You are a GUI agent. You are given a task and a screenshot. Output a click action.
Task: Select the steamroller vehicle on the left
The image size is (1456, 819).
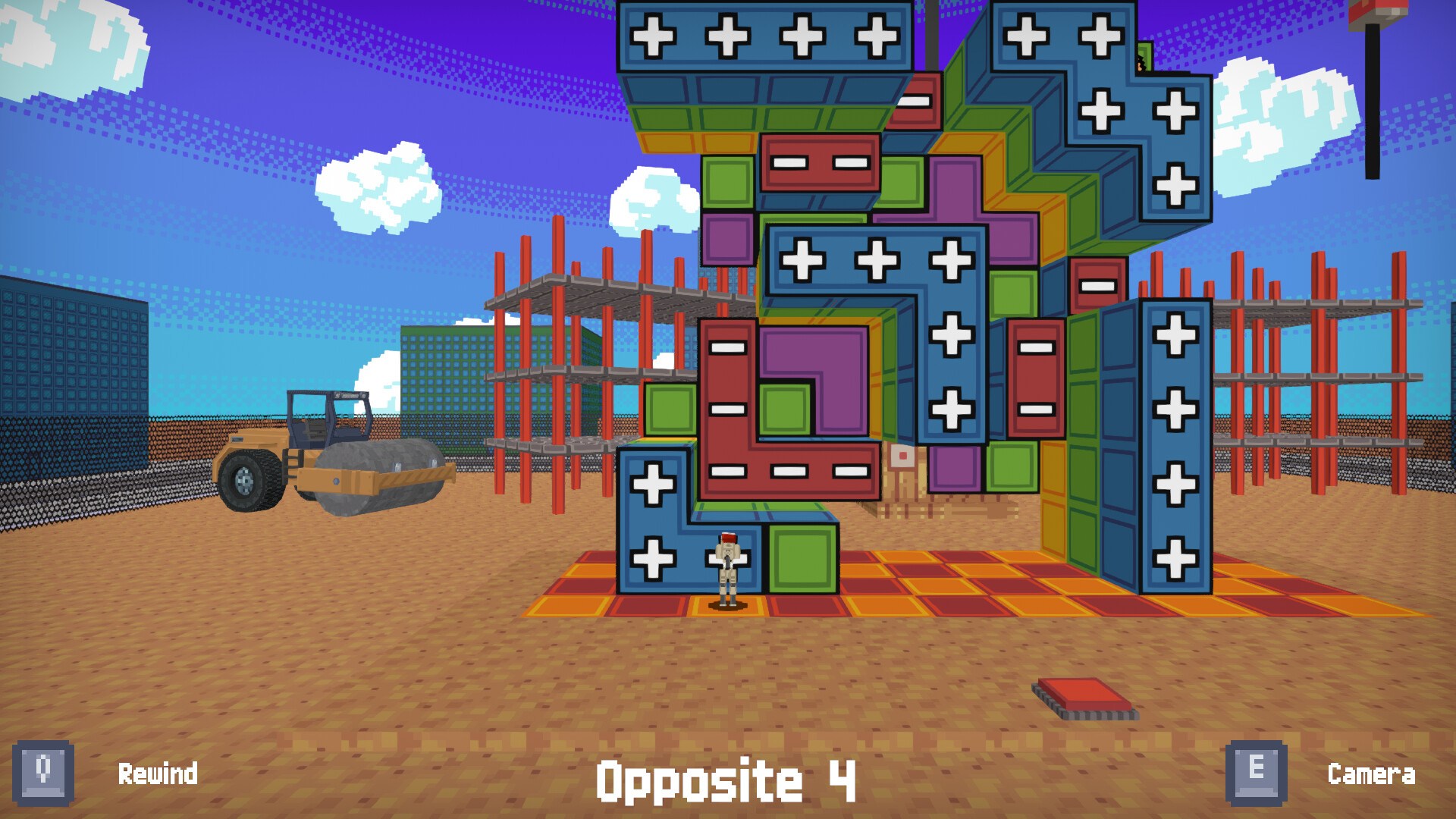(334, 455)
